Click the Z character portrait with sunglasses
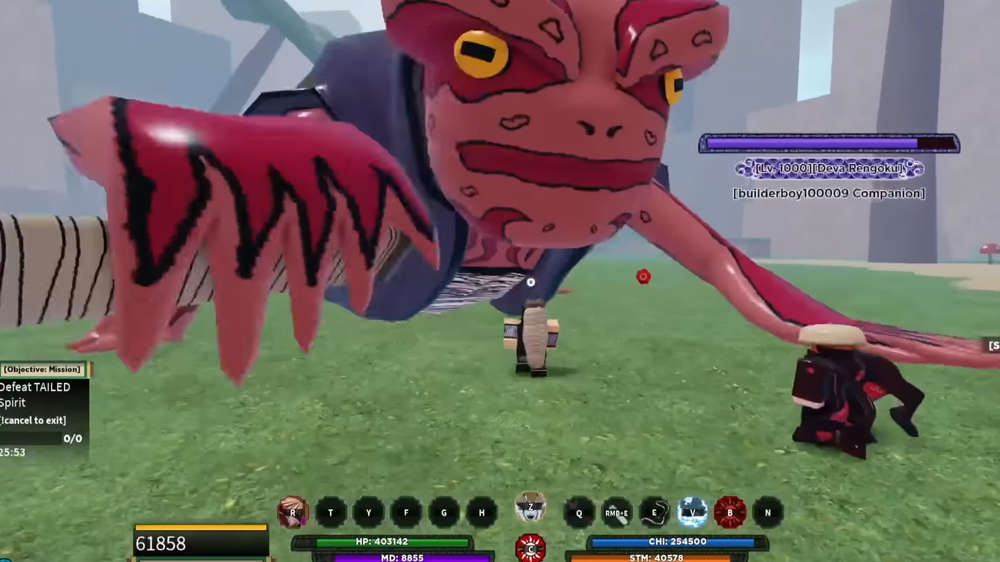Screen dimensions: 1000x562 (530, 507)
